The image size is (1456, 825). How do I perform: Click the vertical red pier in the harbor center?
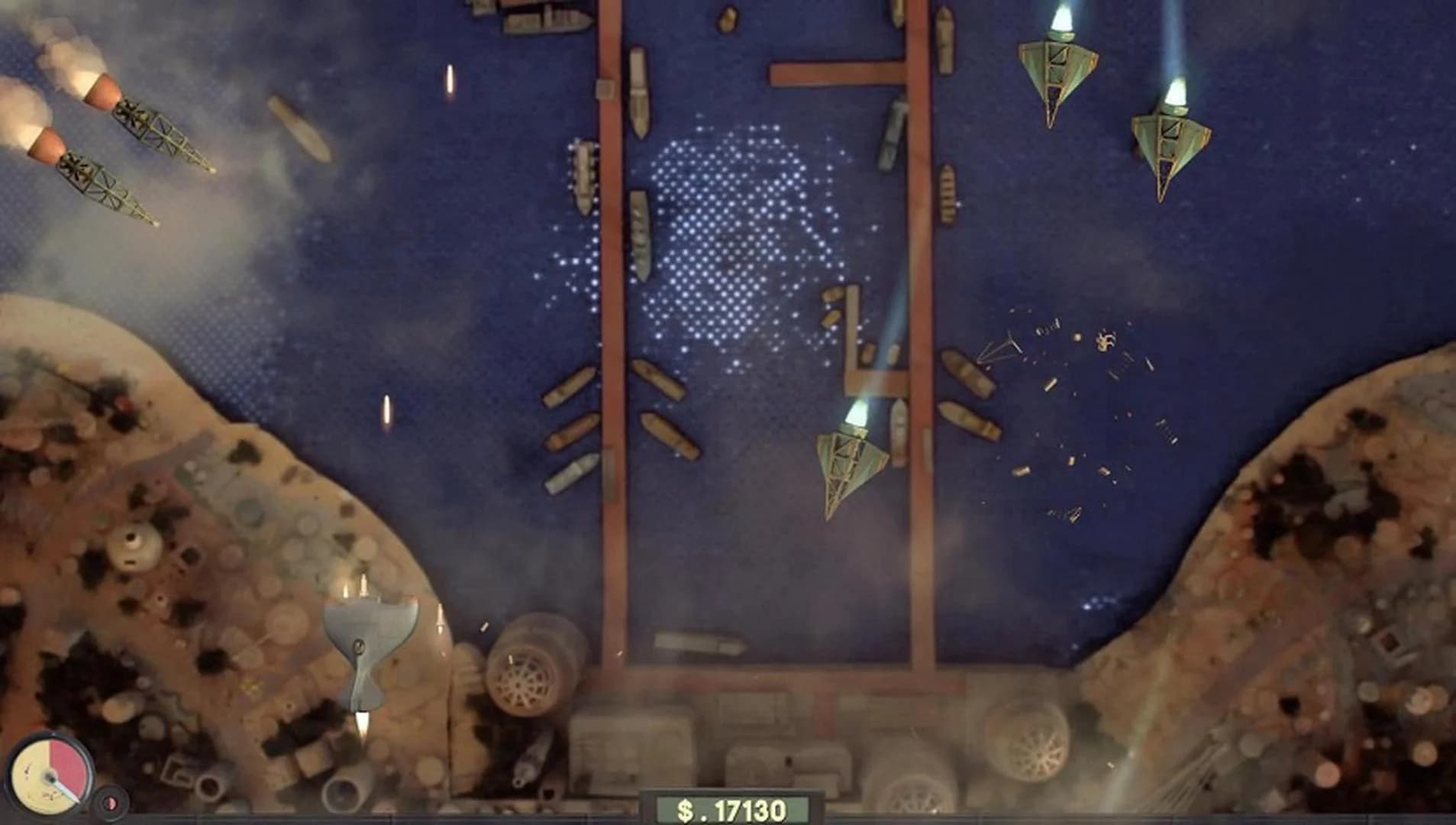tap(611, 306)
